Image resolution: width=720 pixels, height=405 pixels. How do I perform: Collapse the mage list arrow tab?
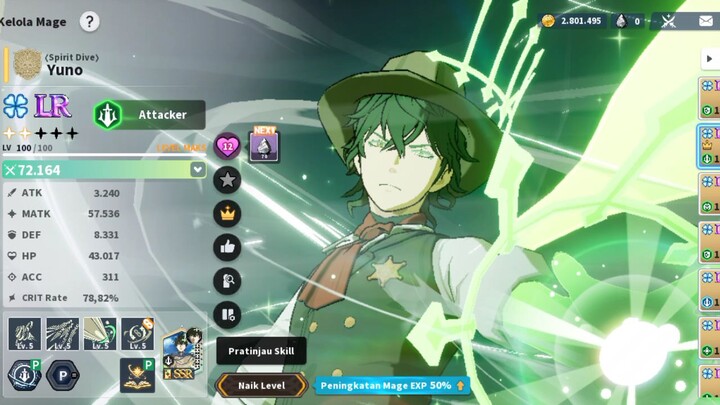point(711,57)
